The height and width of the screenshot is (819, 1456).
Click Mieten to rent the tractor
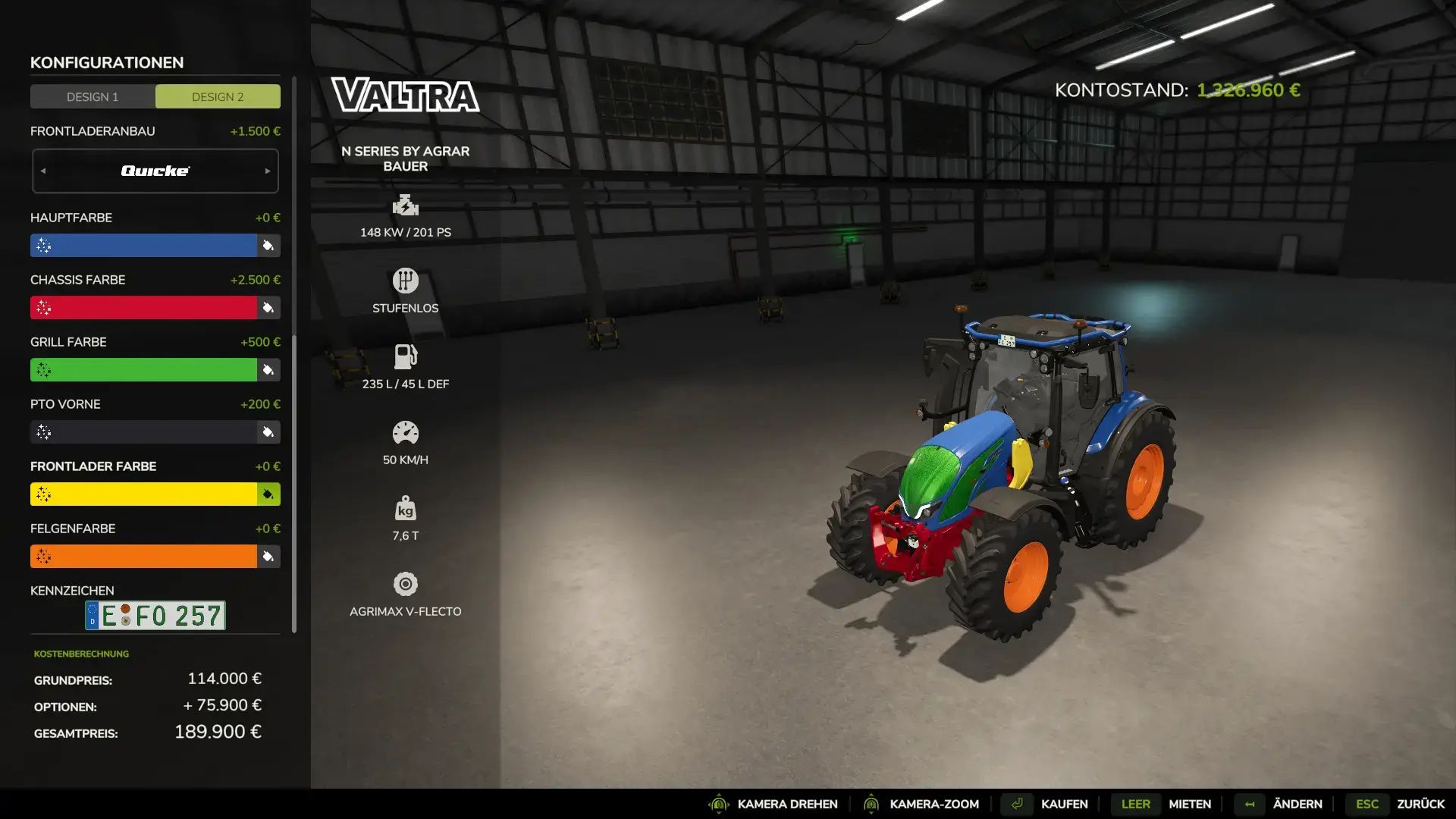tap(1189, 804)
